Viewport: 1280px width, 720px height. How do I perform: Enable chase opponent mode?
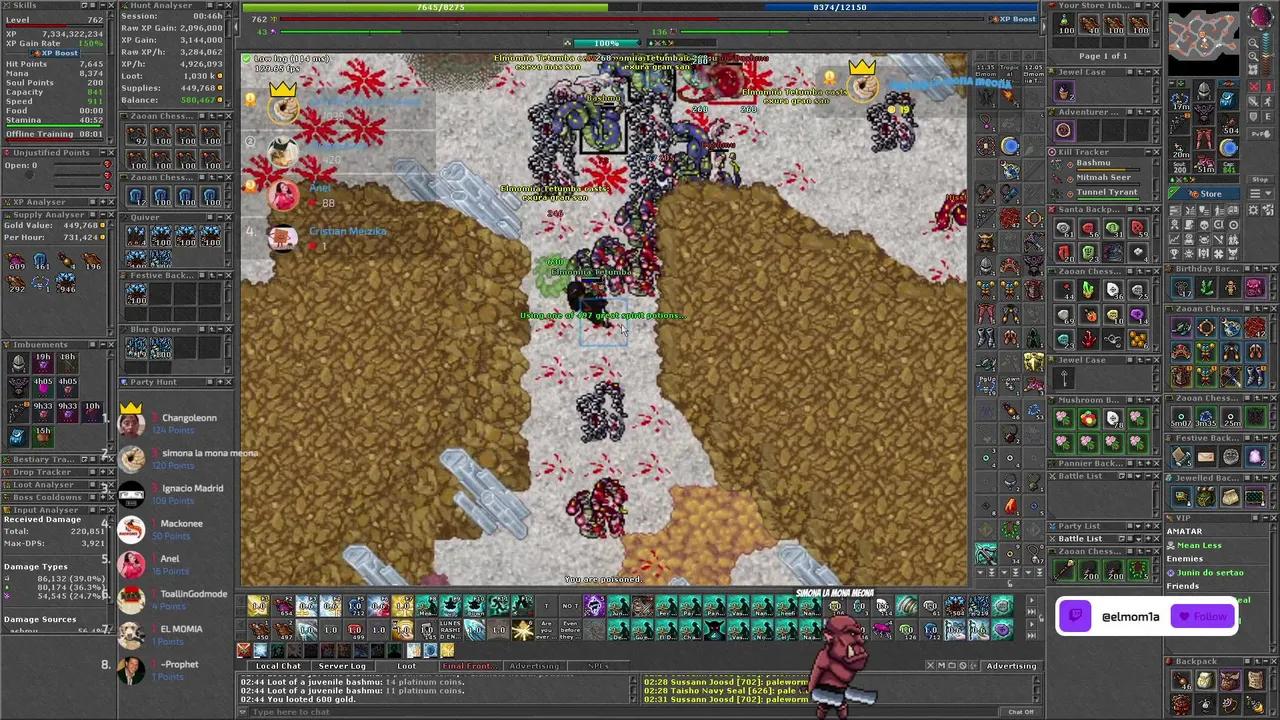pos(1267,101)
